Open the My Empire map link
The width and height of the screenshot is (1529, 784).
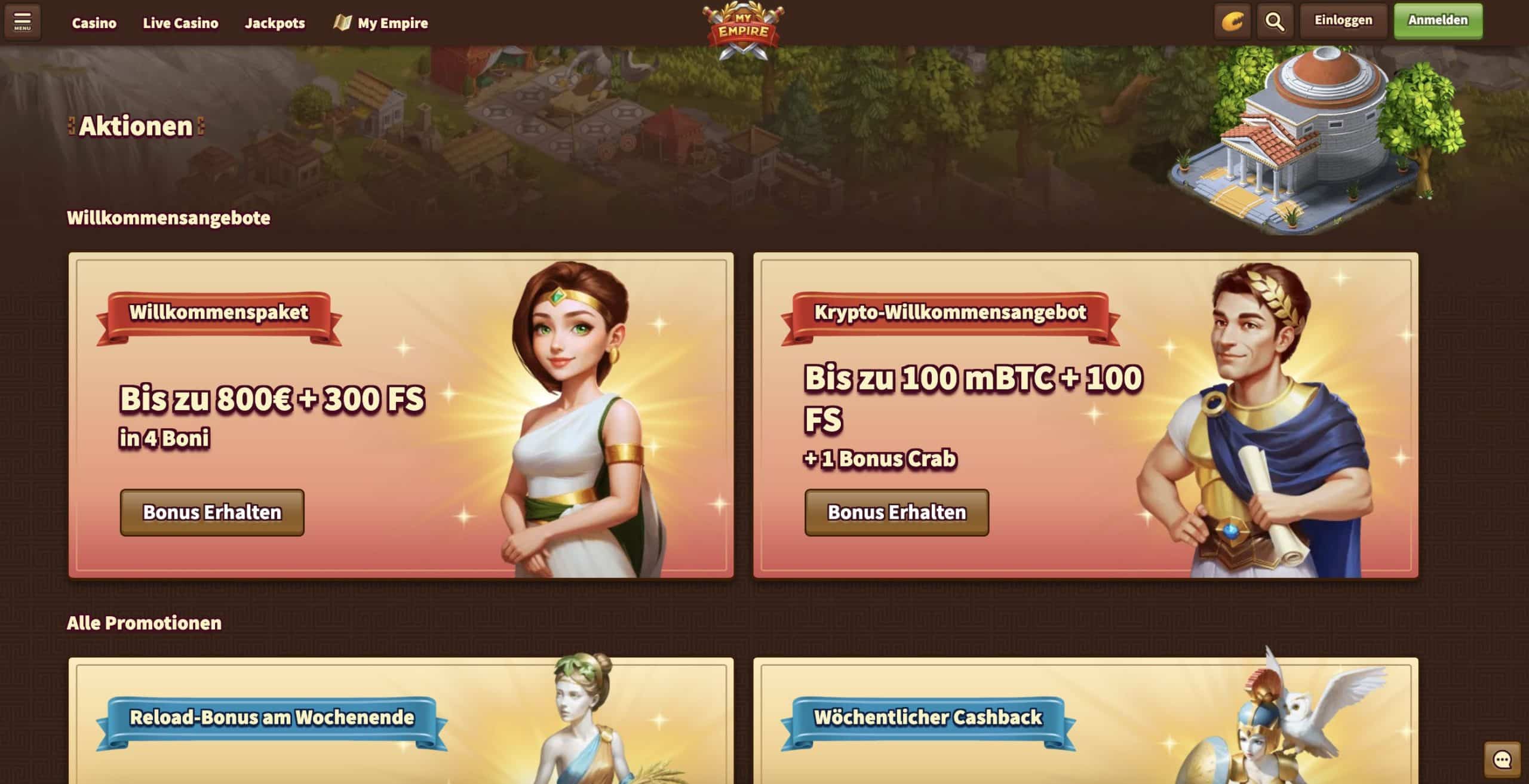381,23
